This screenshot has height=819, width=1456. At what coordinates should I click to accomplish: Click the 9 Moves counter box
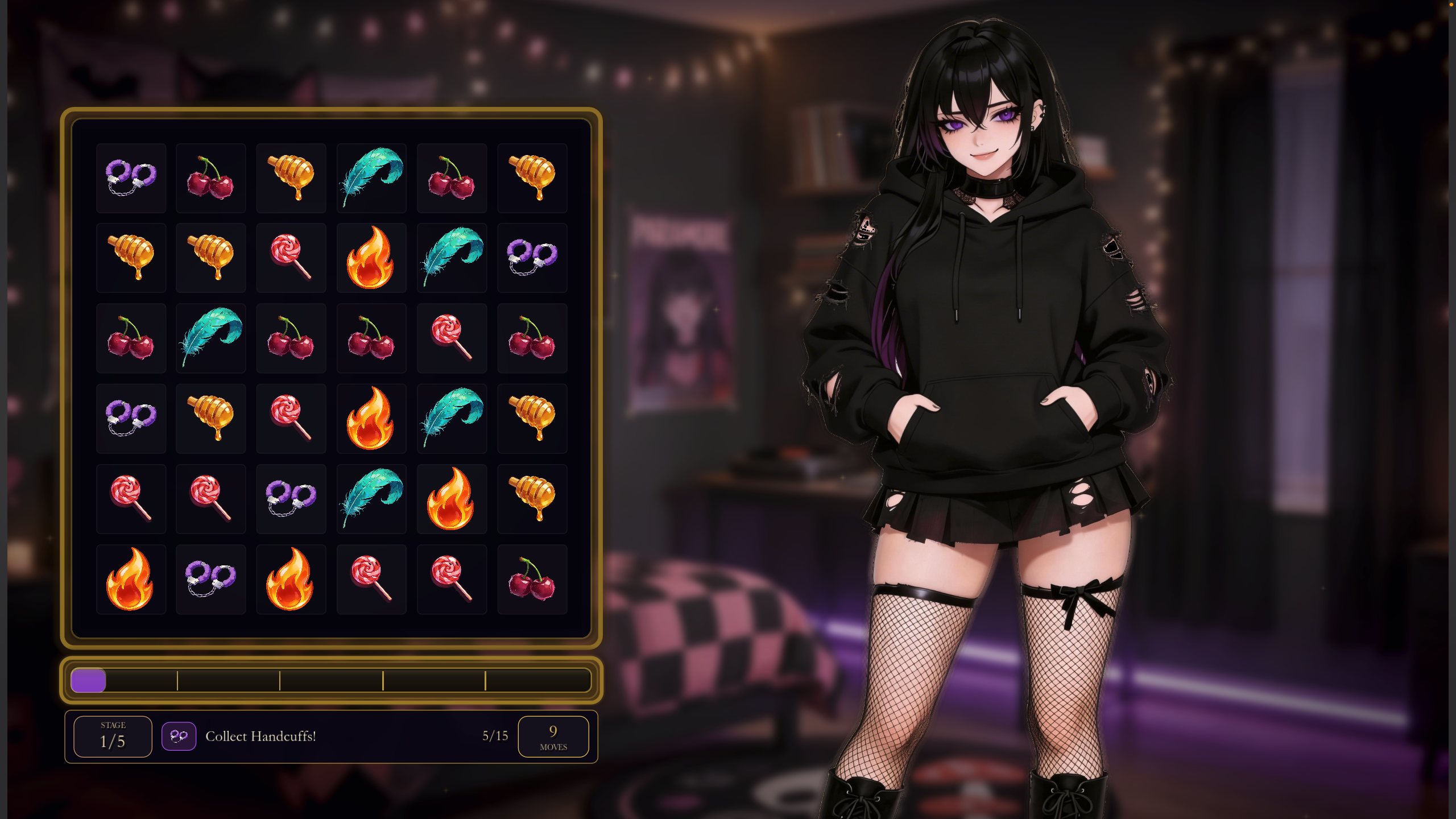point(553,736)
